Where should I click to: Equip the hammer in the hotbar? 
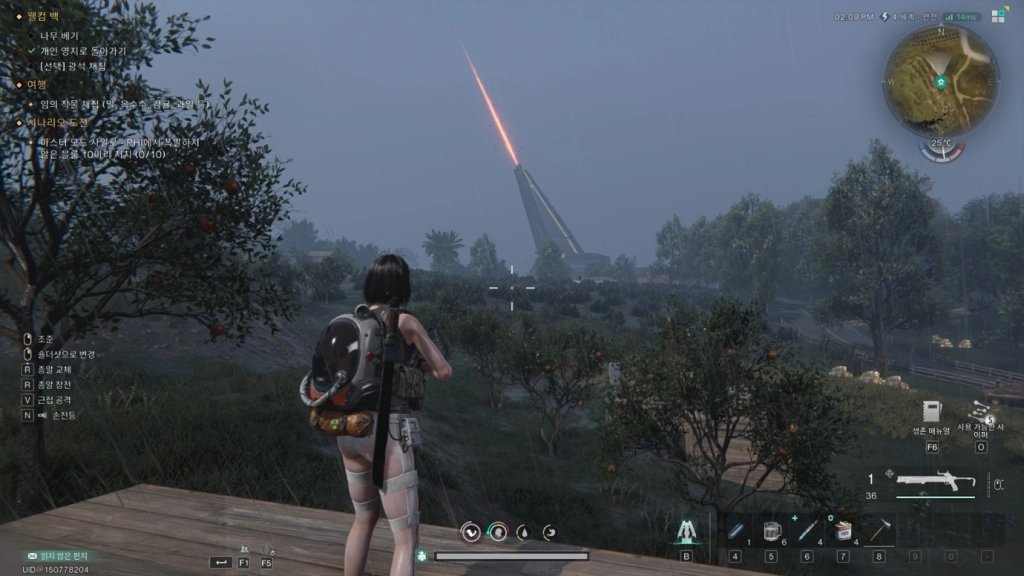(878, 530)
